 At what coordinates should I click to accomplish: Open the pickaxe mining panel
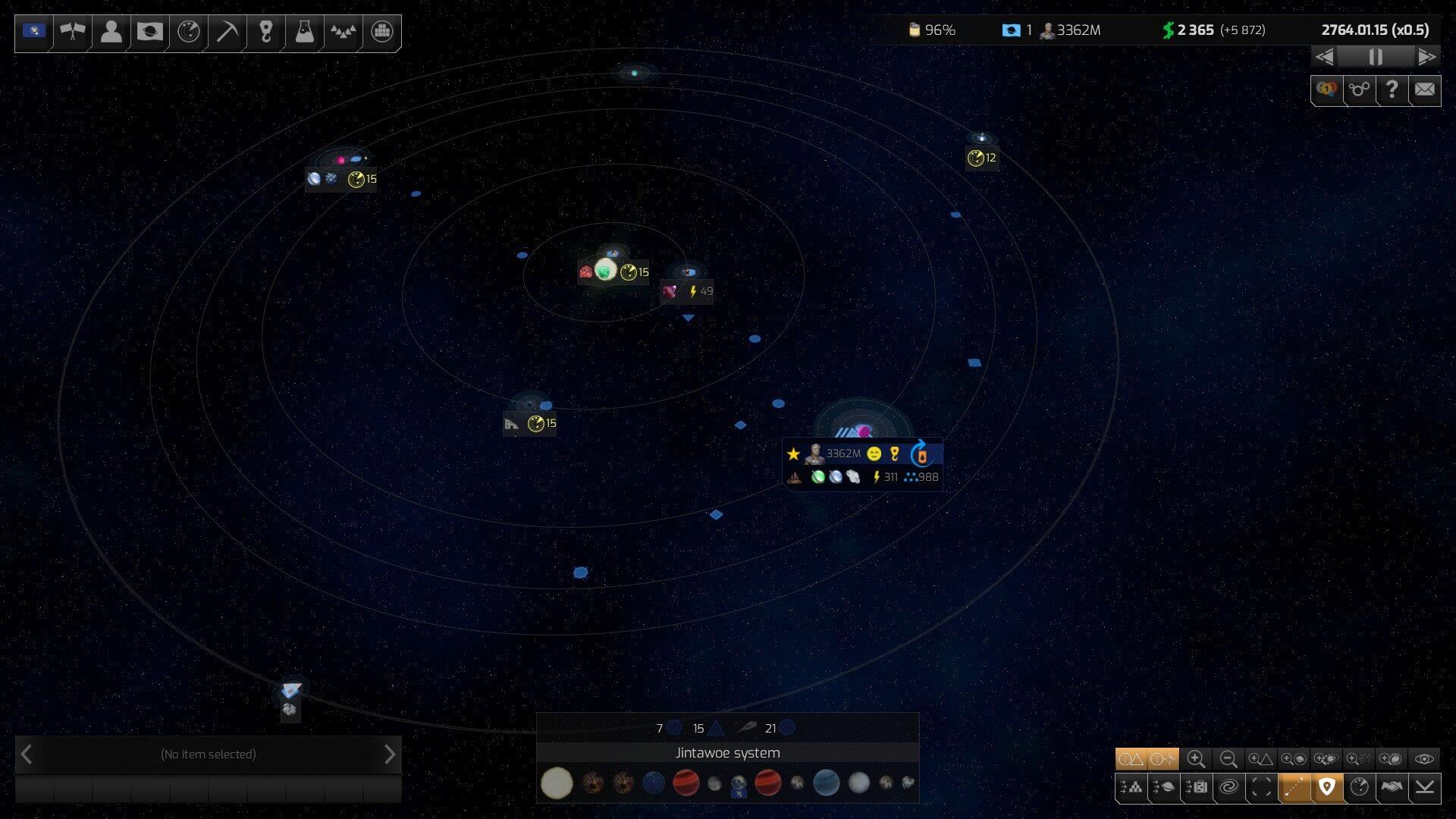click(x=227, y=31)
